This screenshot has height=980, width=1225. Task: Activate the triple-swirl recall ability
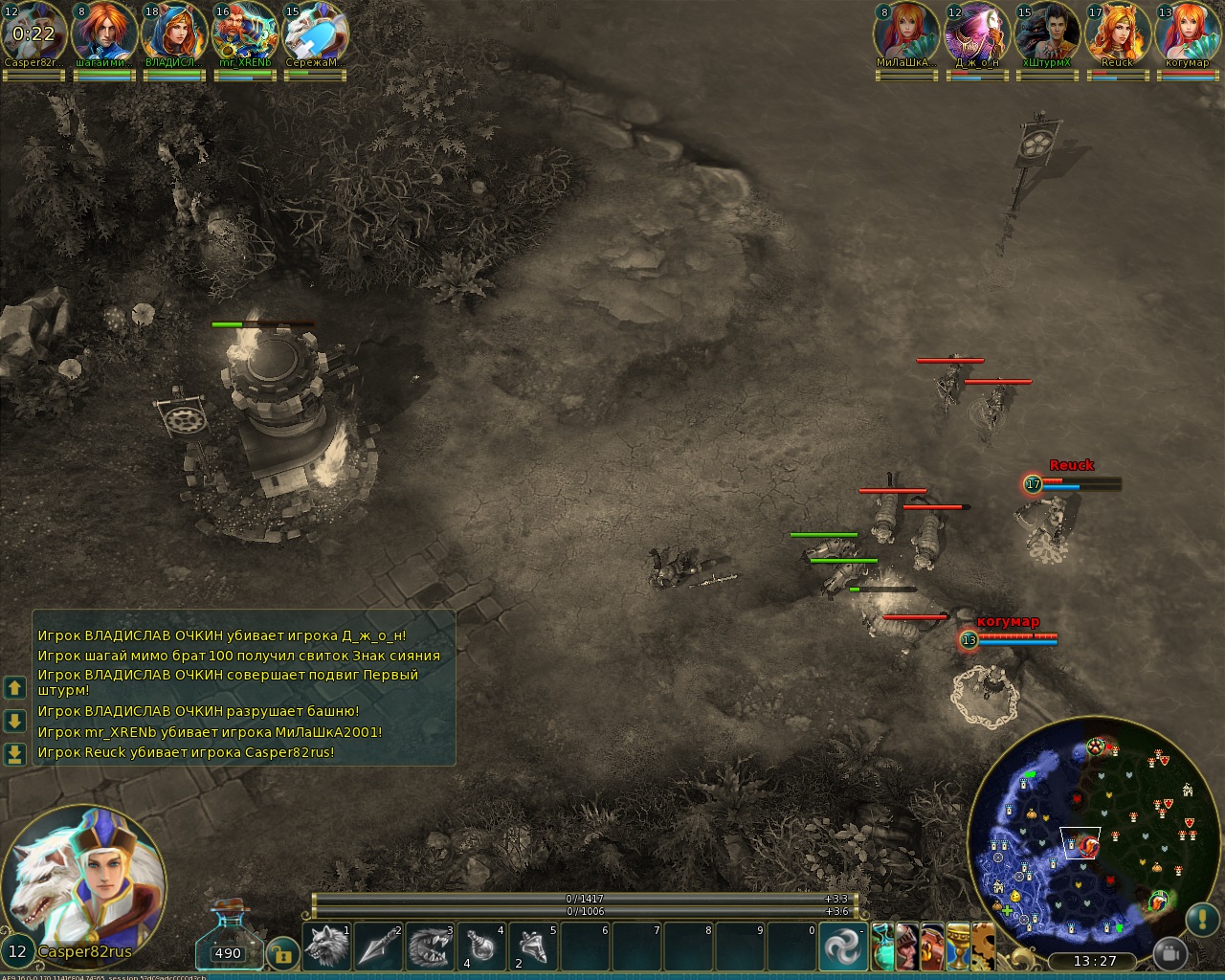[x=843, y=947]
